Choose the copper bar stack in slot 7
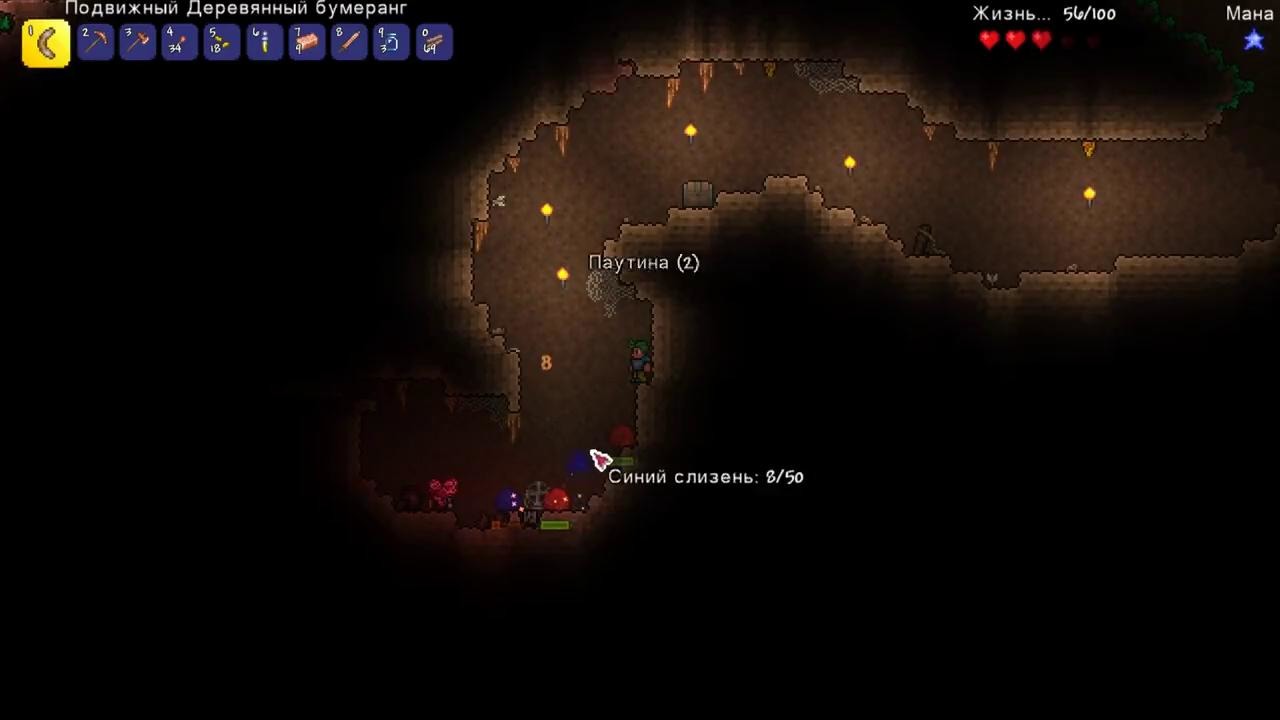The width and height of the screenshot is (1280, 720). click(307, 43)
